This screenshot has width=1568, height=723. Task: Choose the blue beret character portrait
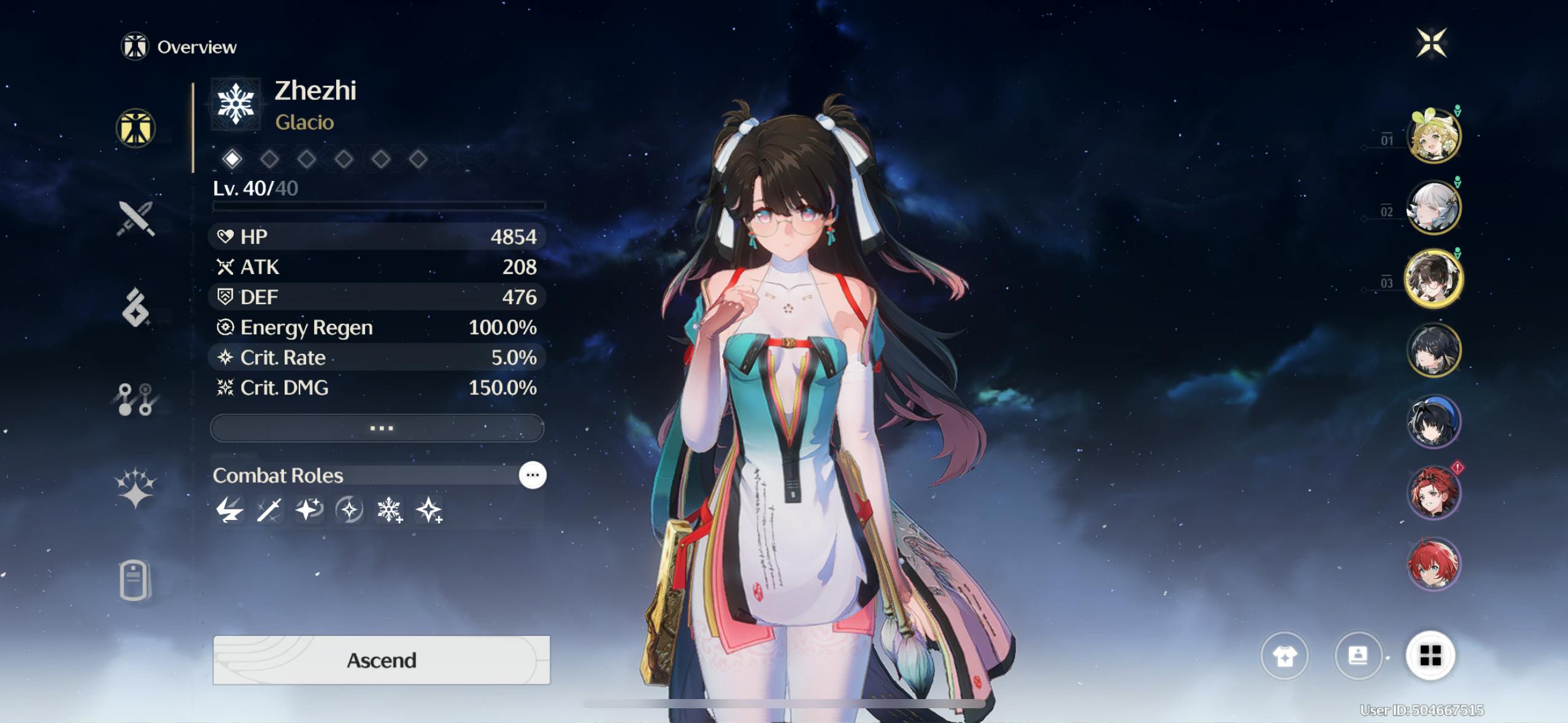1434,422
